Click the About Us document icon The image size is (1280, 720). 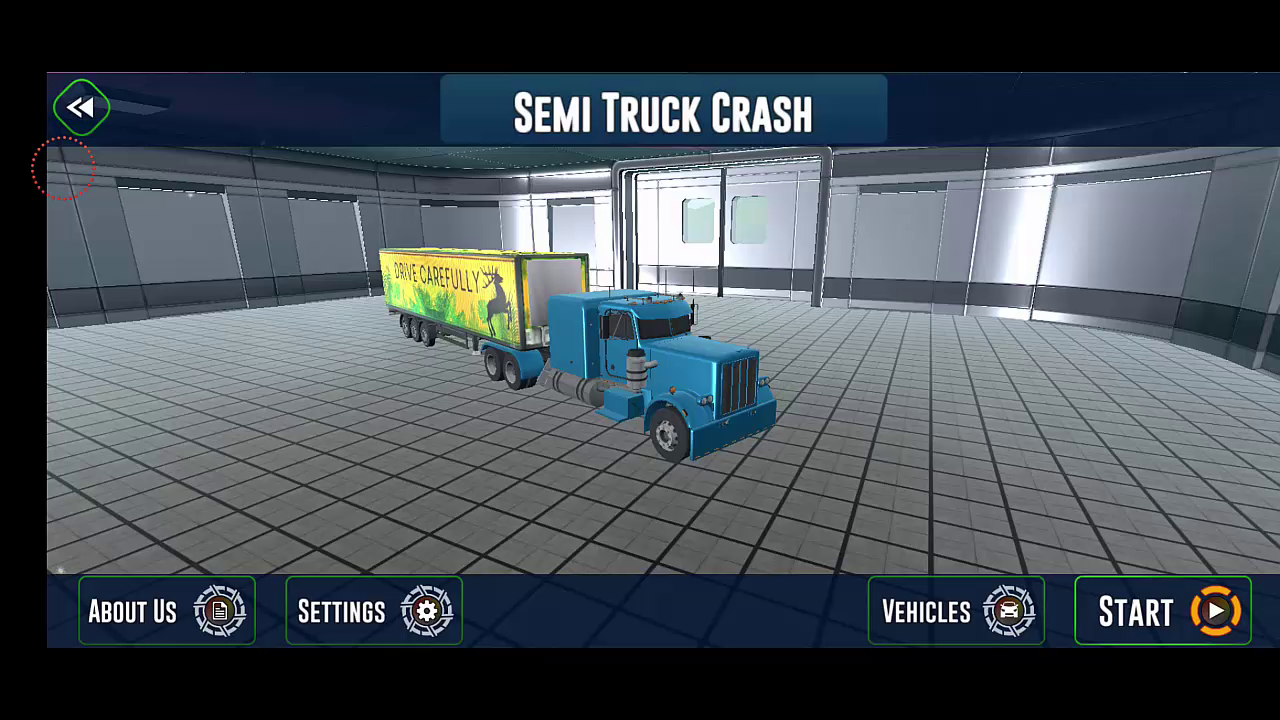218,612
